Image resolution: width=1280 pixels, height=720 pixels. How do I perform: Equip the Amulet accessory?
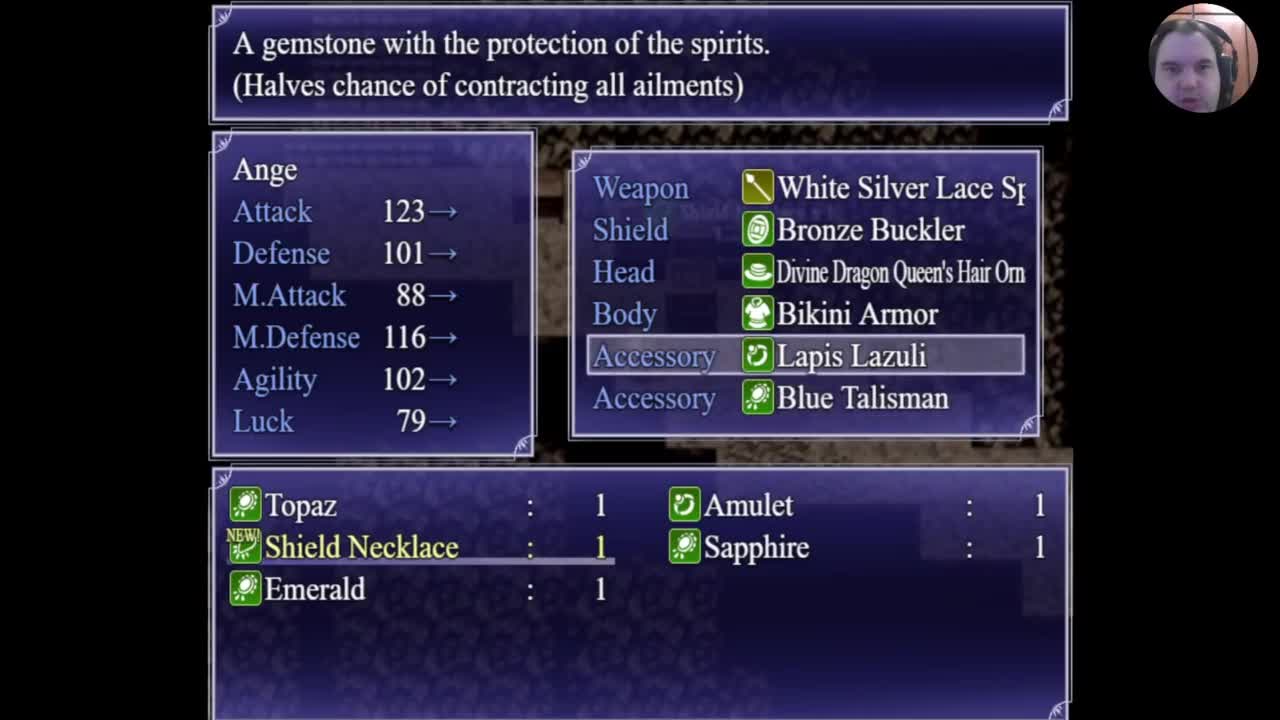(748, 506)
